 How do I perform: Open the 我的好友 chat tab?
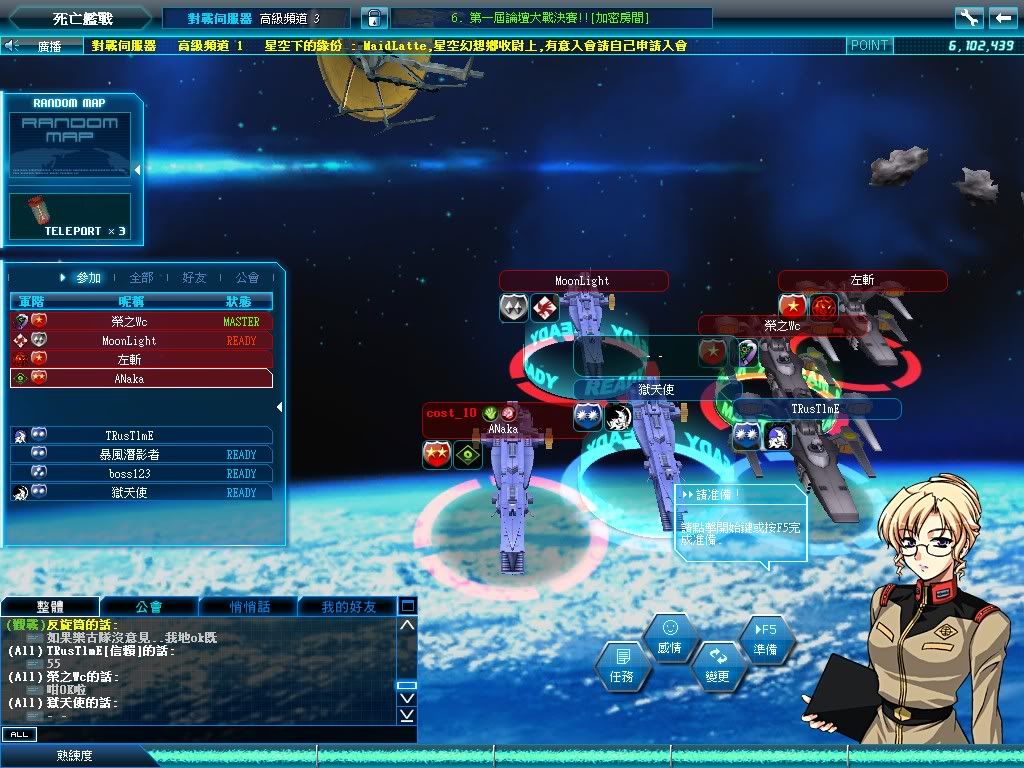pyautogui.click(x=348, y=606)
